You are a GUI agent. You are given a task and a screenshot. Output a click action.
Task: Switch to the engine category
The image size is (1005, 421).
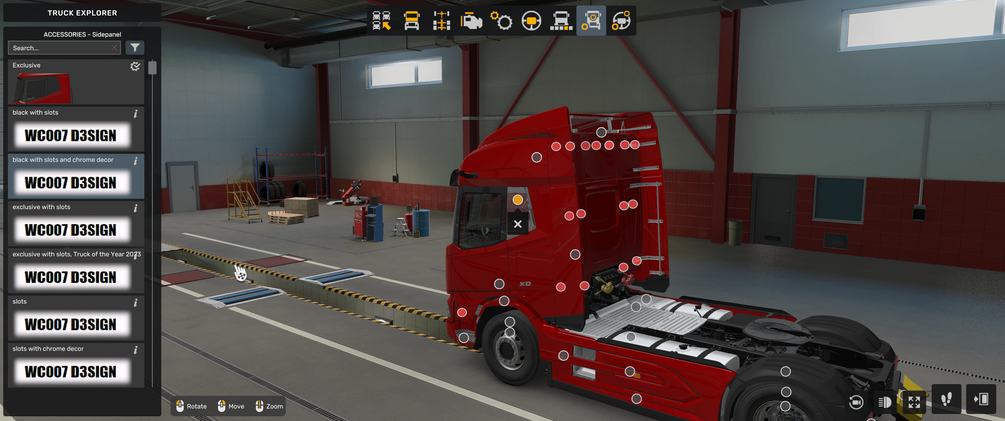pyautogui.click(x=472, y=20)
